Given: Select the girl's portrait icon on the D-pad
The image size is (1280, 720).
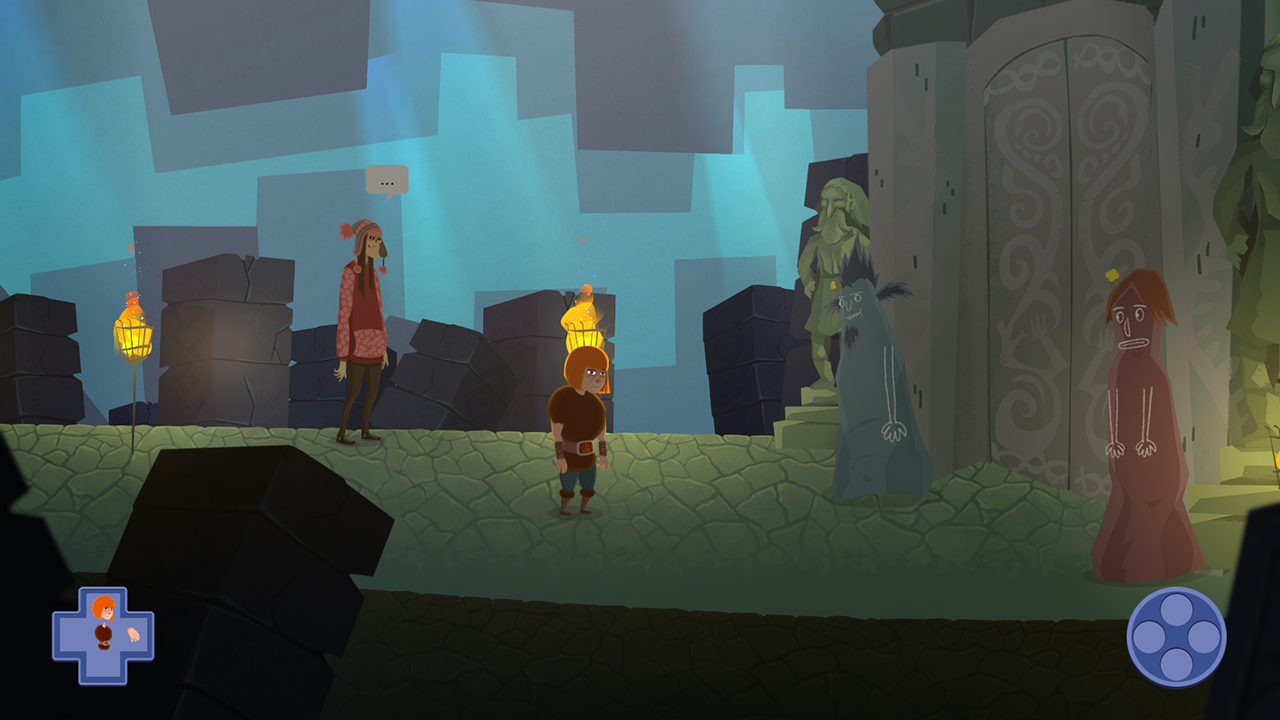Looking at the screenshot, I should 103,608.
